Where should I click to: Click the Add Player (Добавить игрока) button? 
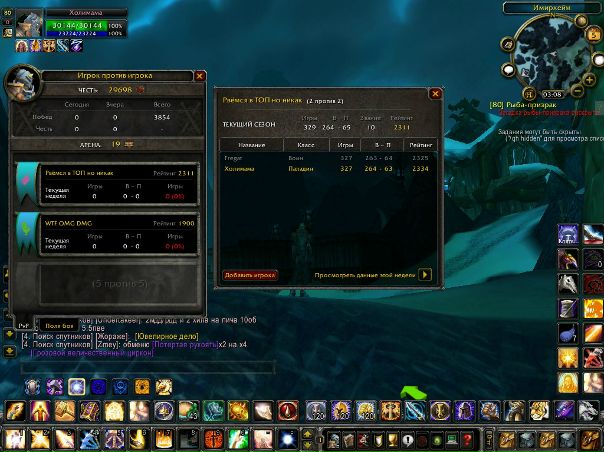(x=250, y=274)
